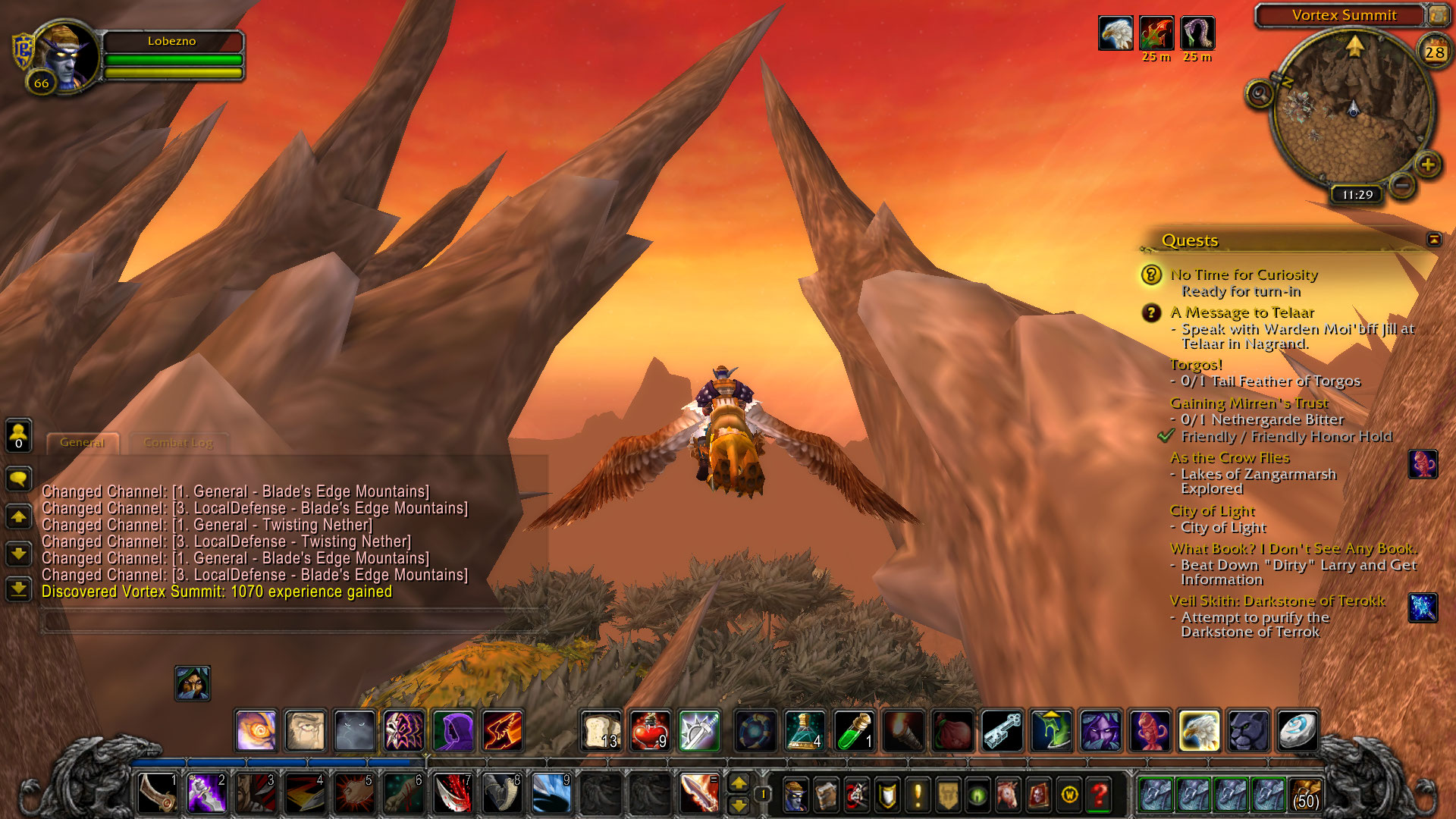Screen dimensions: 1456x819
Task: Open the backpack with the (50) label
Action: (1305, 794)
